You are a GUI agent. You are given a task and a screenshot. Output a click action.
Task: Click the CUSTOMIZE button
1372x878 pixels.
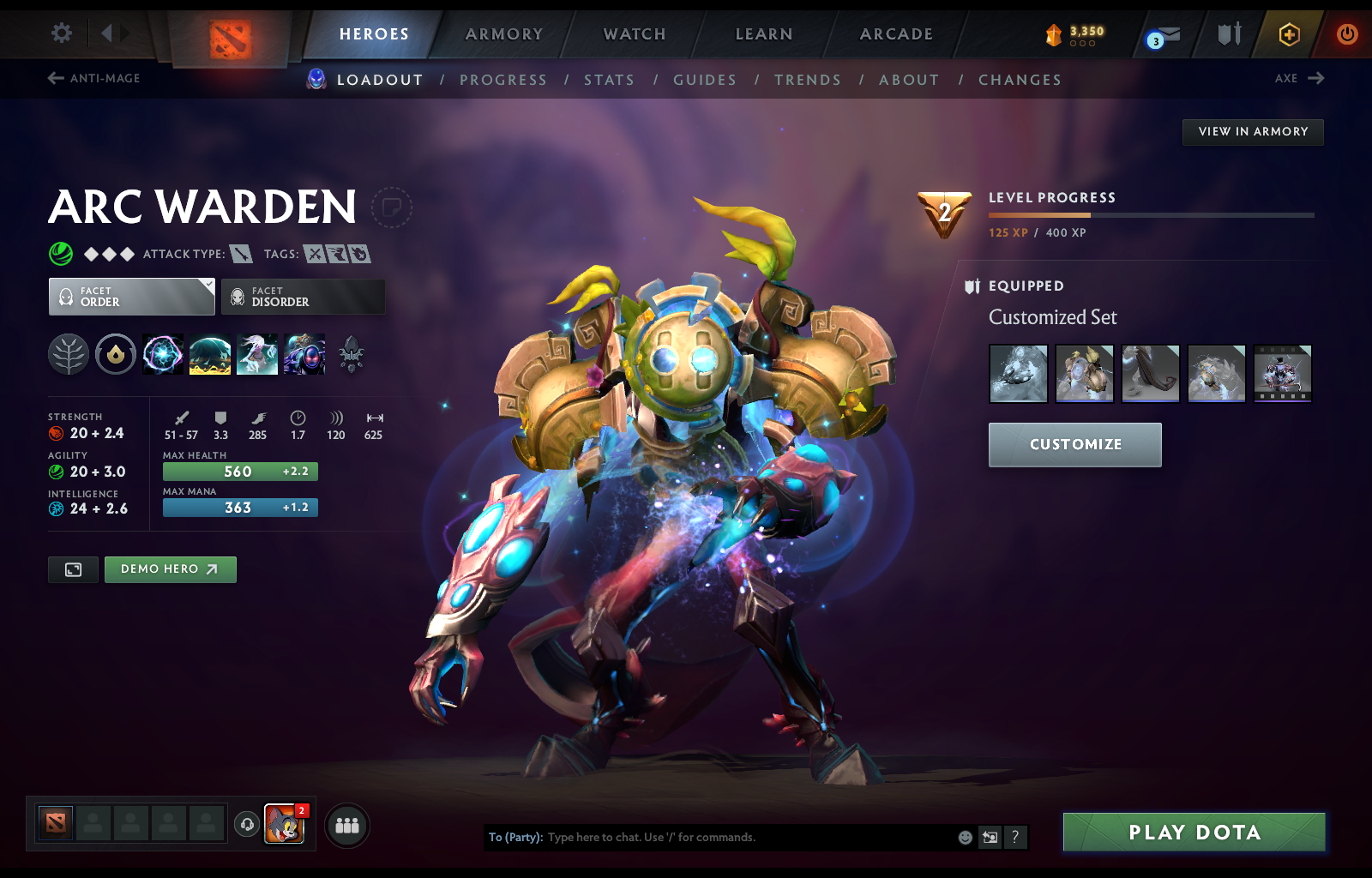[x=1074, y=444]
